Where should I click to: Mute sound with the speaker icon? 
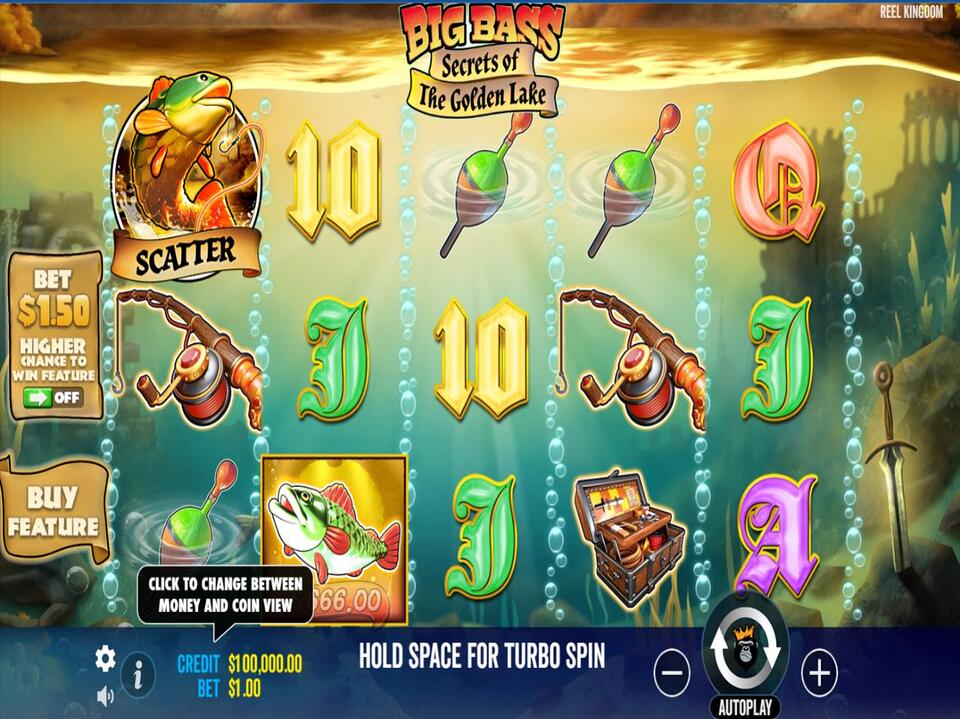(105, 695)
